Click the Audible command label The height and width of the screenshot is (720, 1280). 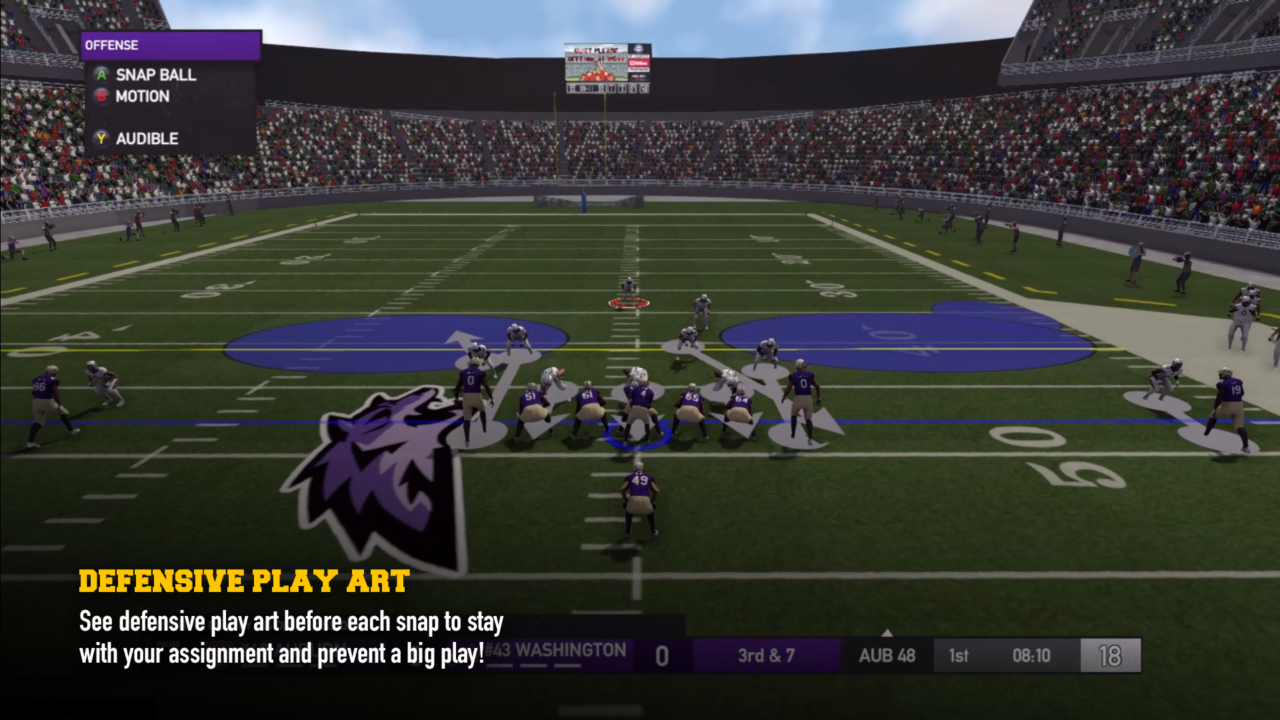(x=145, y=139)
